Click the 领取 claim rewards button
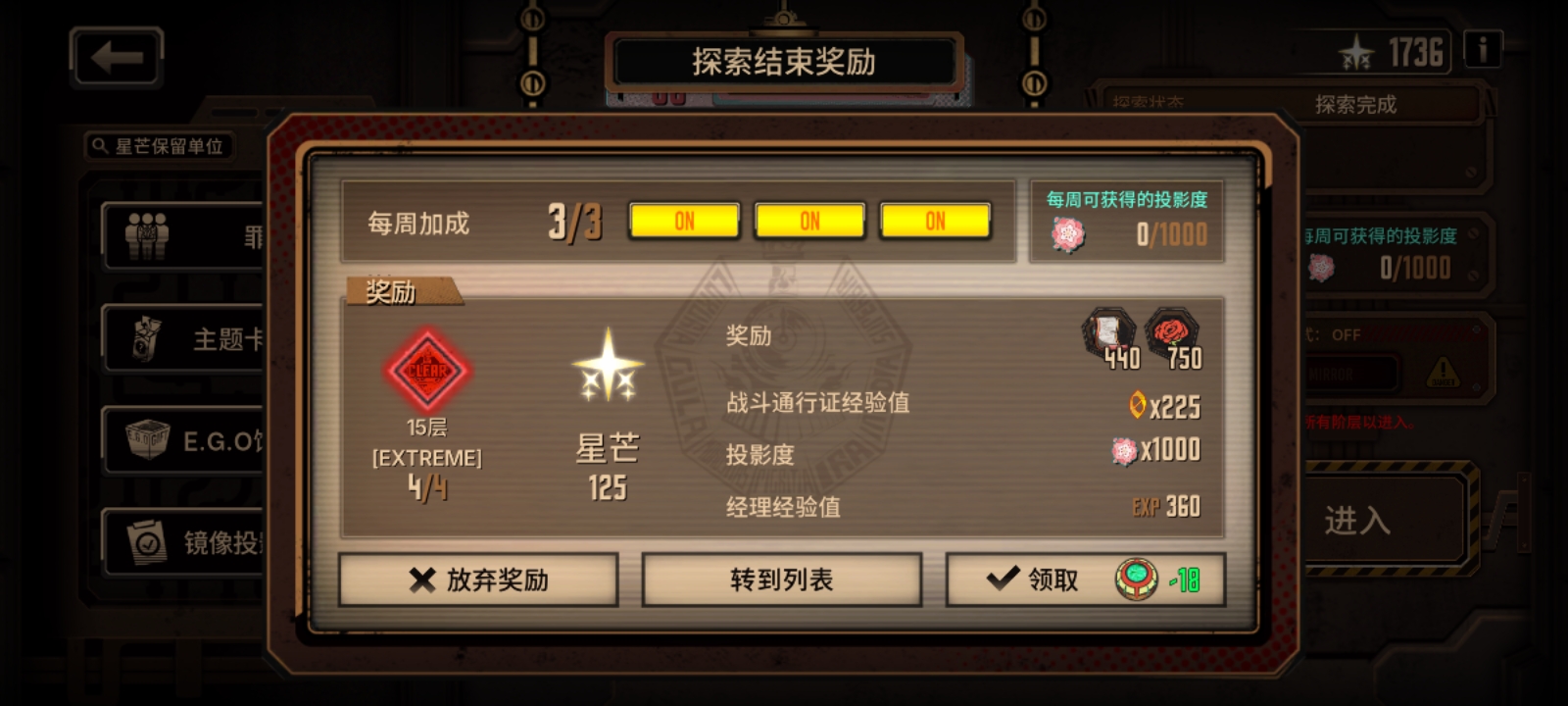 (x=1047, y=580)
